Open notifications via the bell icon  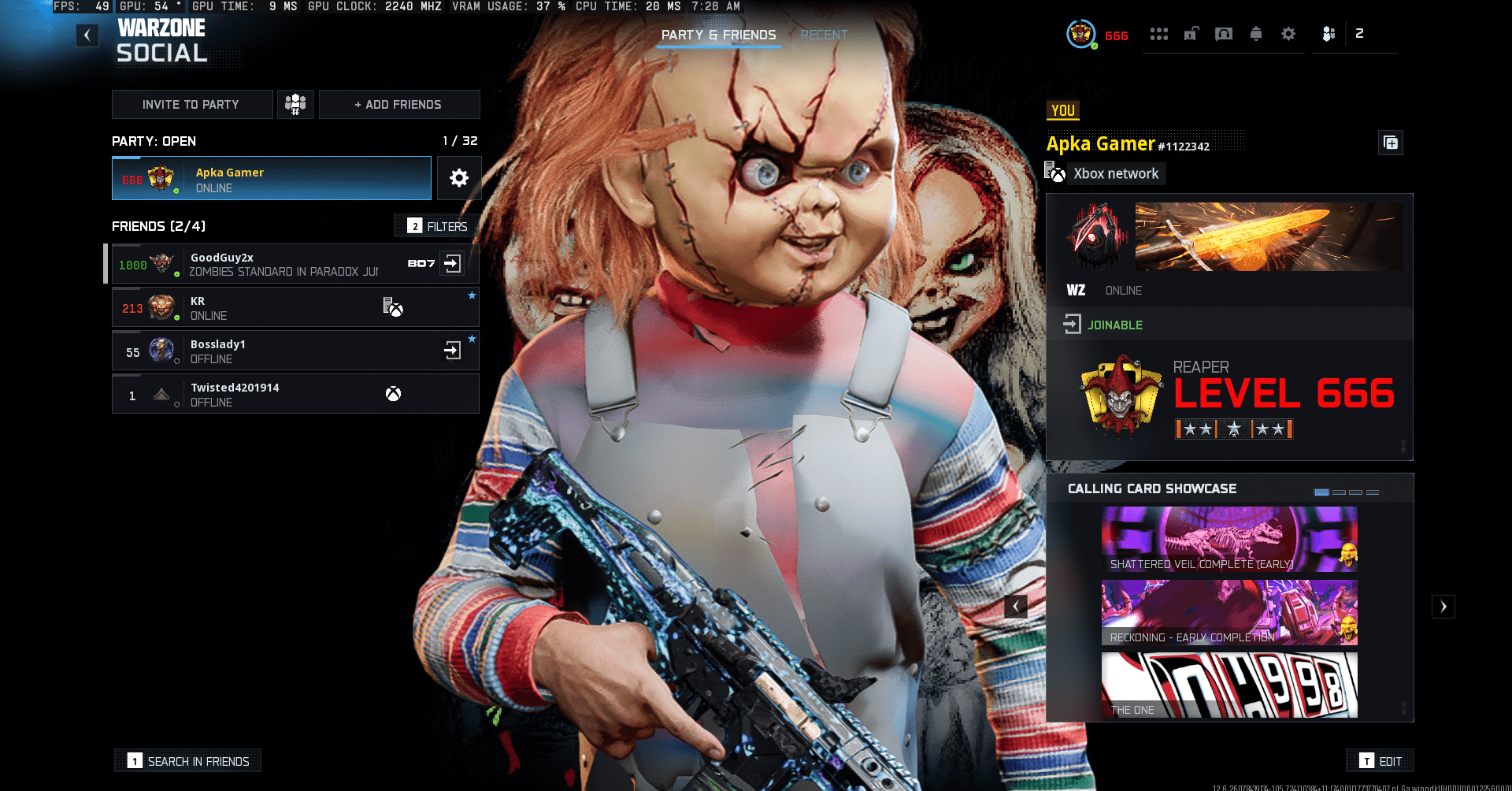click(1257, 34)
